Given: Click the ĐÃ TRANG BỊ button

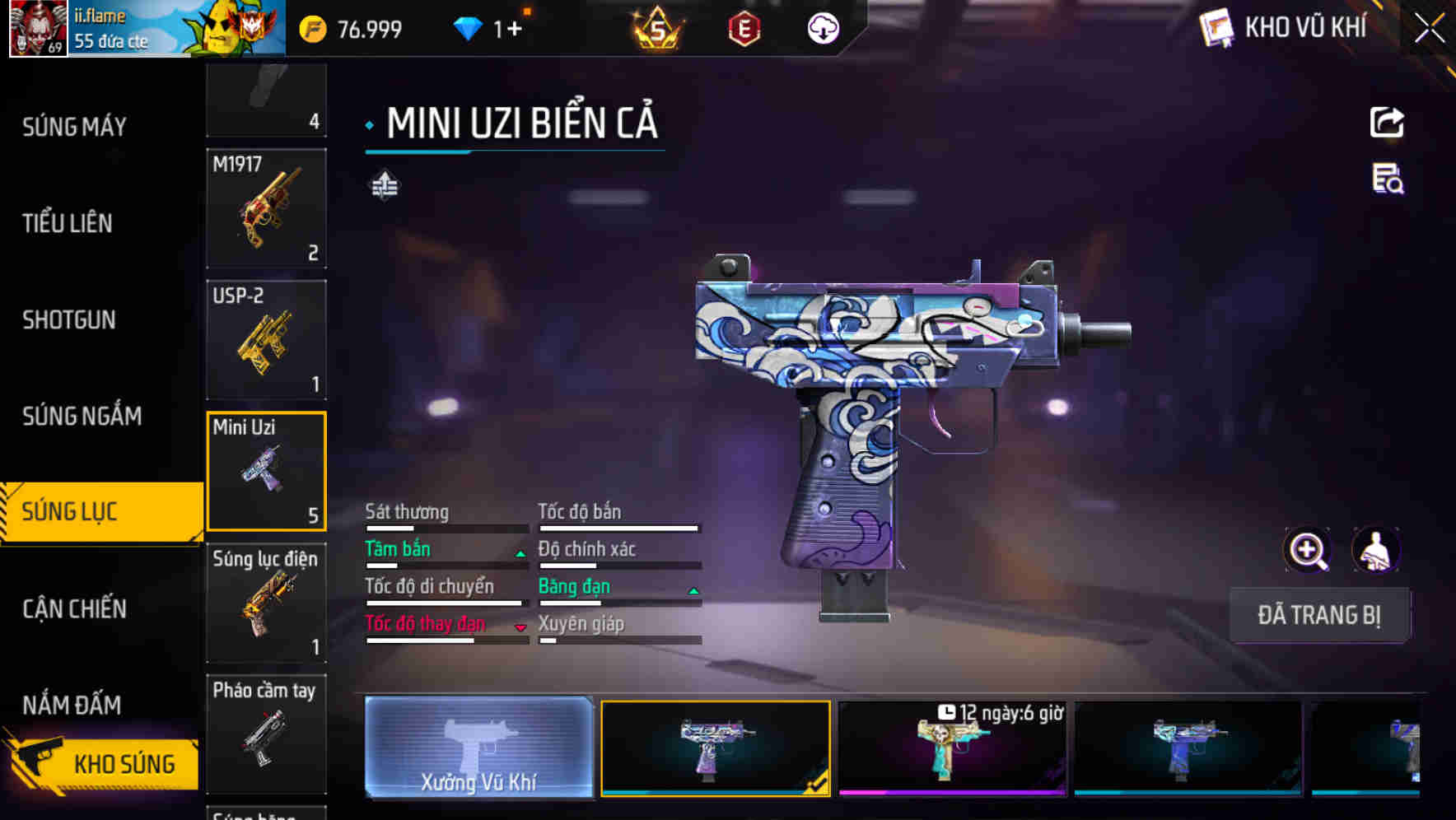Looking at the screenshot, I should pos(1318,615).
